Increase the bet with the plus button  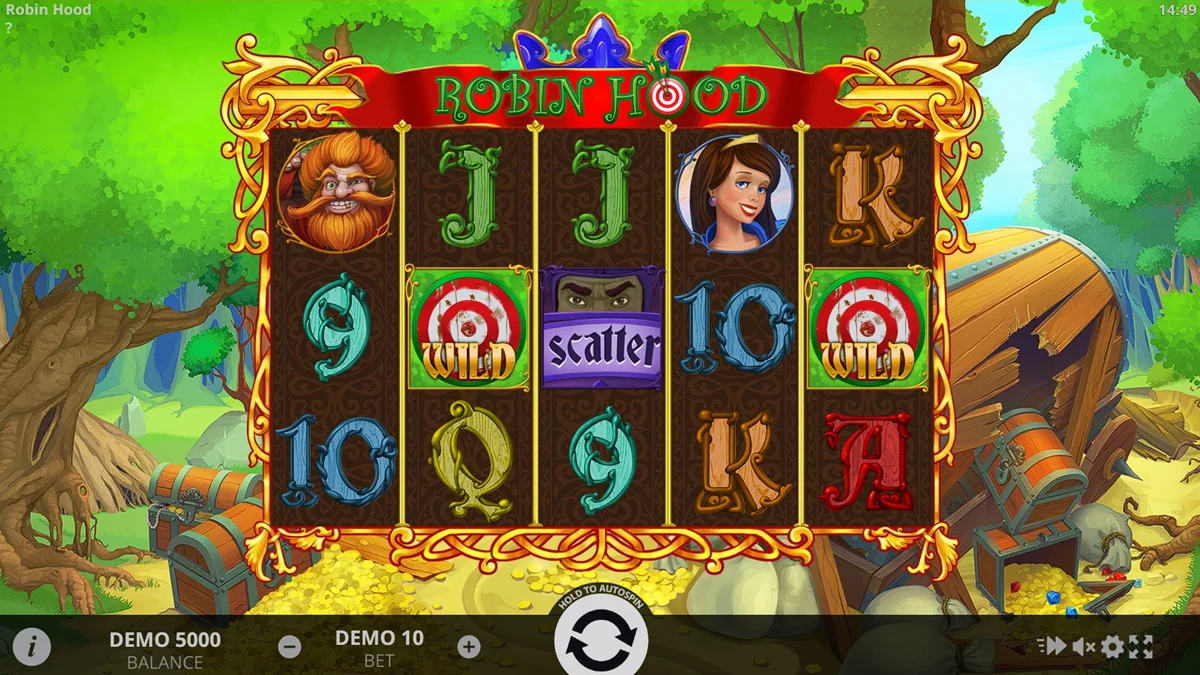click(x=469, y=647)
